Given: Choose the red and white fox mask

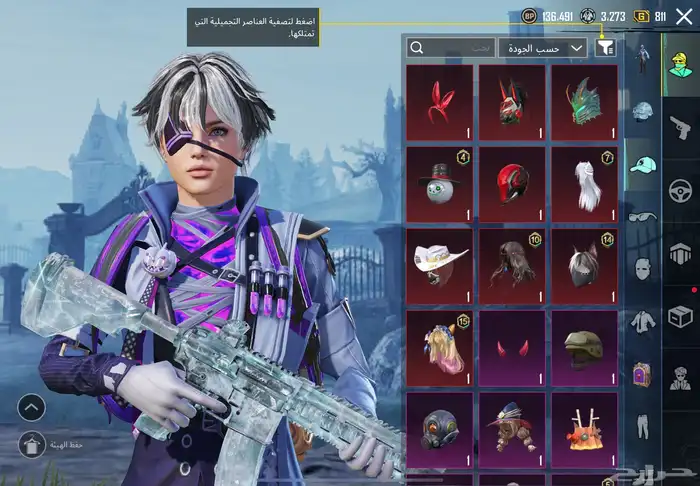Looking at the screenshot, I should point(512,101).
